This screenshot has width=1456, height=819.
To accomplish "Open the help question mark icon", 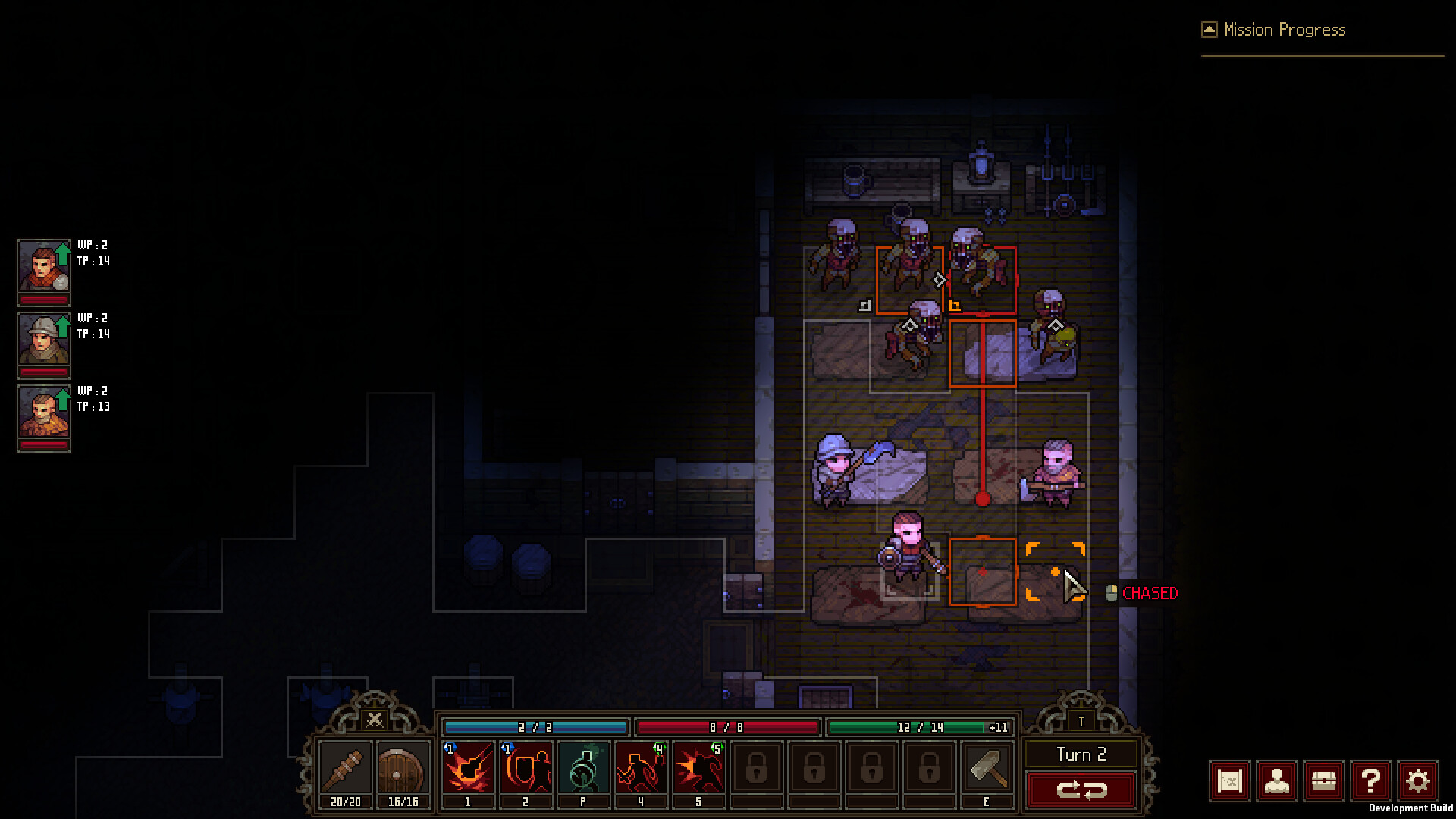I will pos(1371,781).
